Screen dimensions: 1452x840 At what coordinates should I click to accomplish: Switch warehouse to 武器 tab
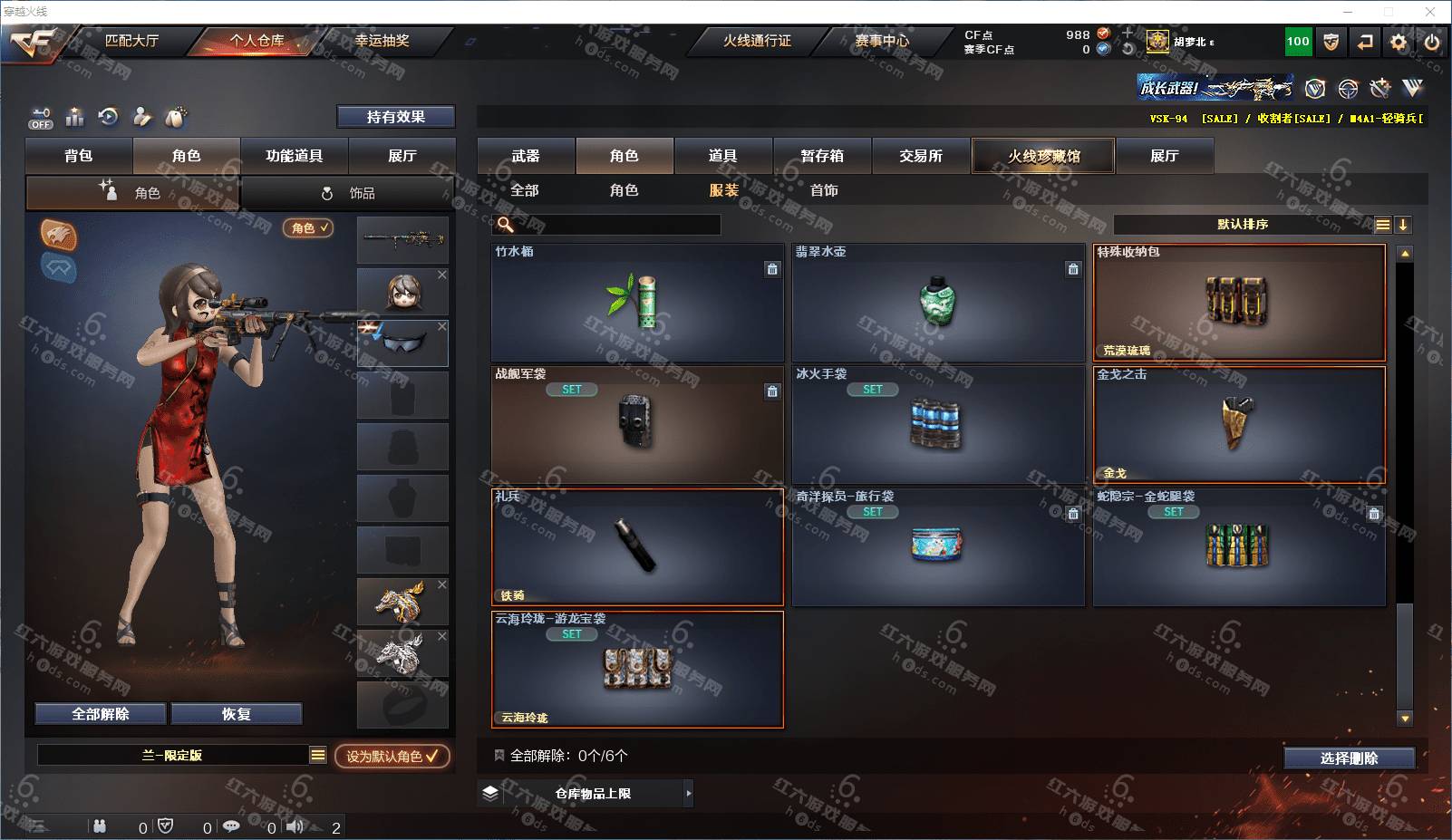point(526,156)
